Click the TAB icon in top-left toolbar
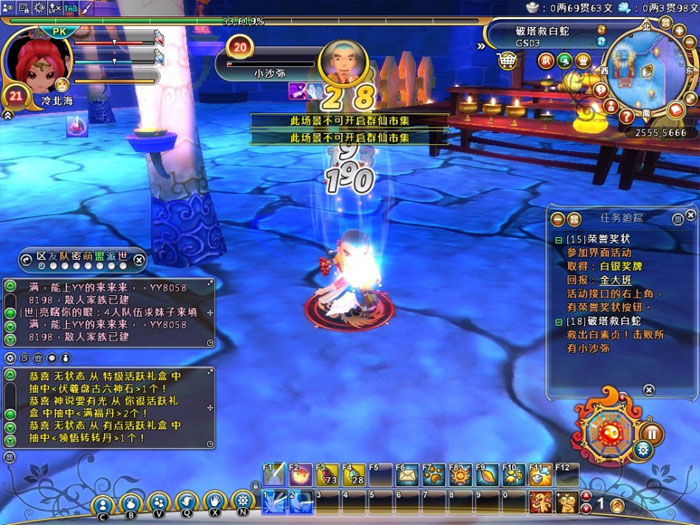 (x=72, y=8)
